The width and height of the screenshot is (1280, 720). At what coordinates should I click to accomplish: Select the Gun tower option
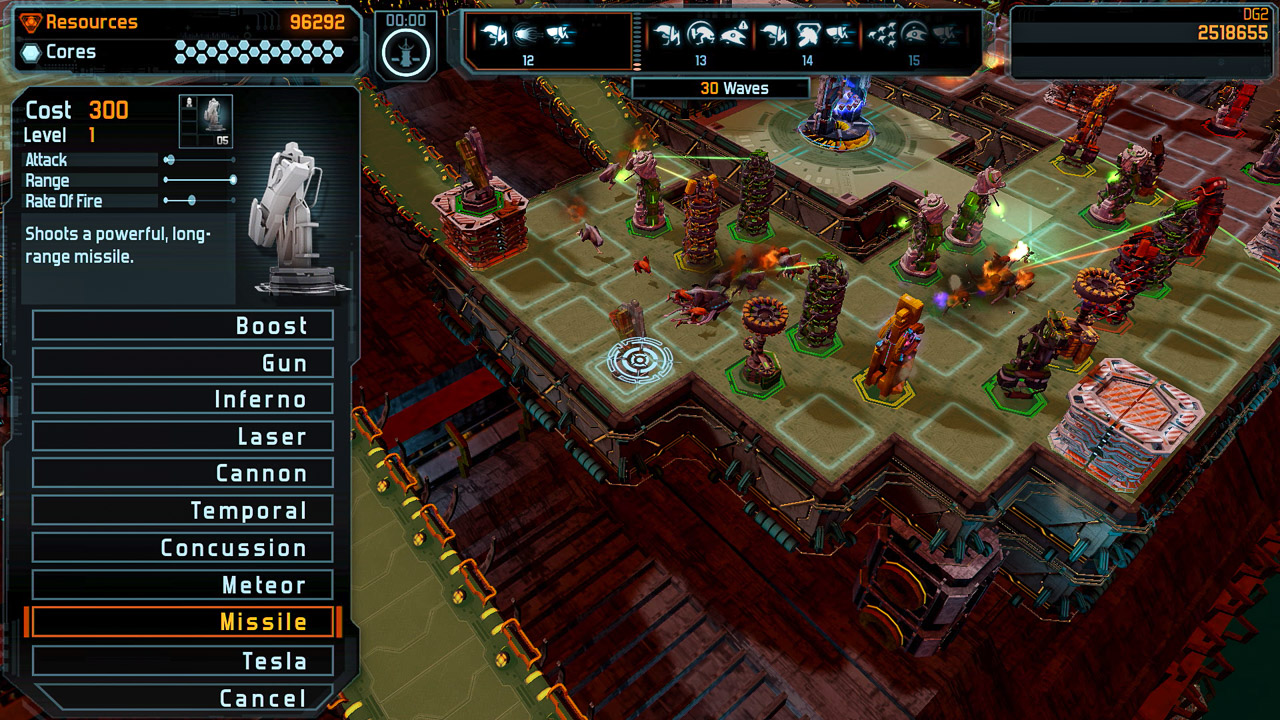coord(183,361)
